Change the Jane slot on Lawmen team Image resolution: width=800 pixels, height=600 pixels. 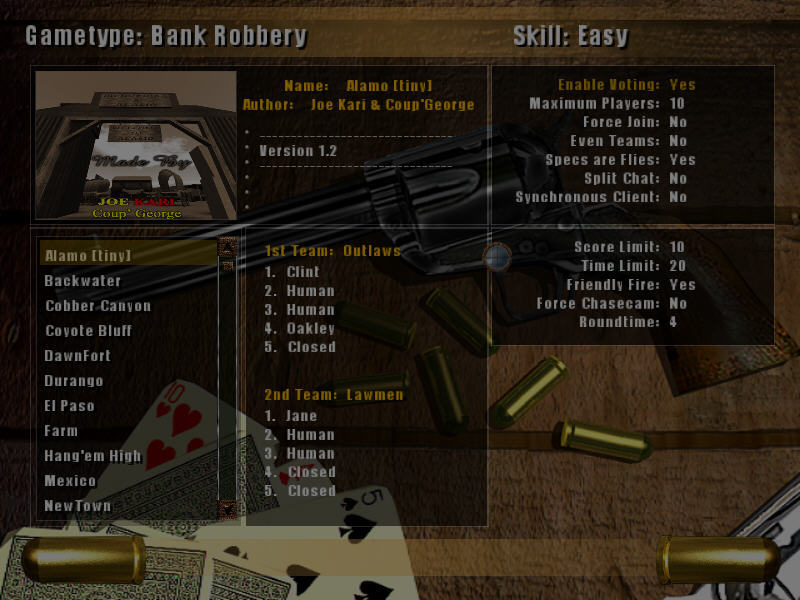[x=301, y=416]
